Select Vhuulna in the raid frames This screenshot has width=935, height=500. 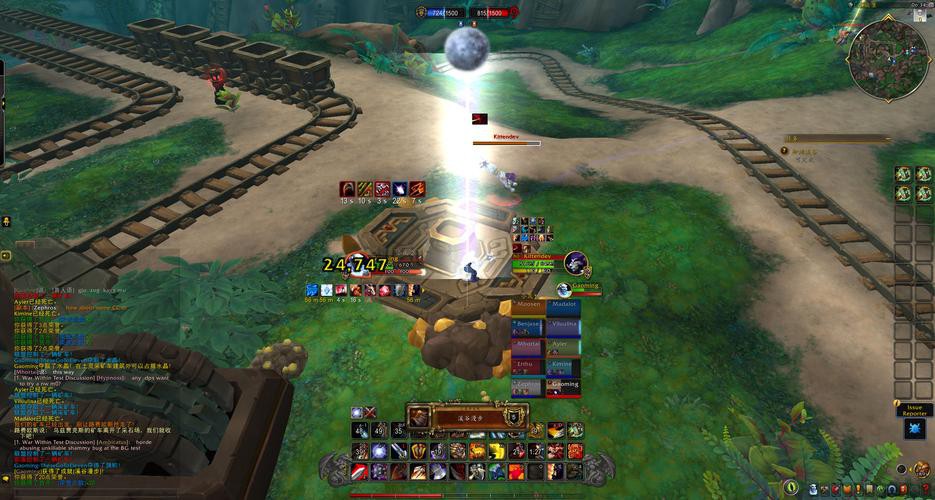pos(564,326)
